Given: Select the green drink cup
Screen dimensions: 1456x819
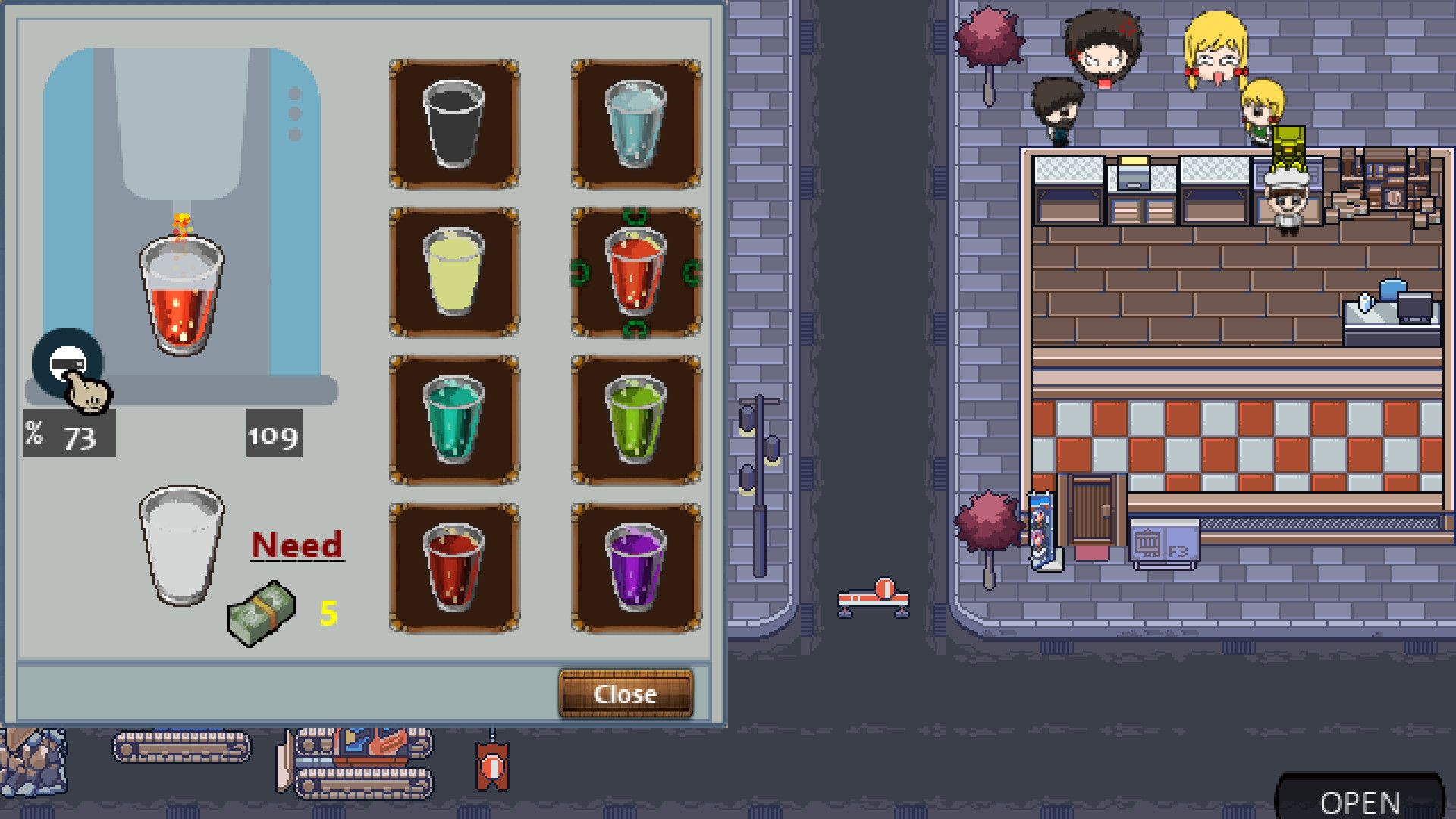Looking at the screenshot, I should [635, 421].
